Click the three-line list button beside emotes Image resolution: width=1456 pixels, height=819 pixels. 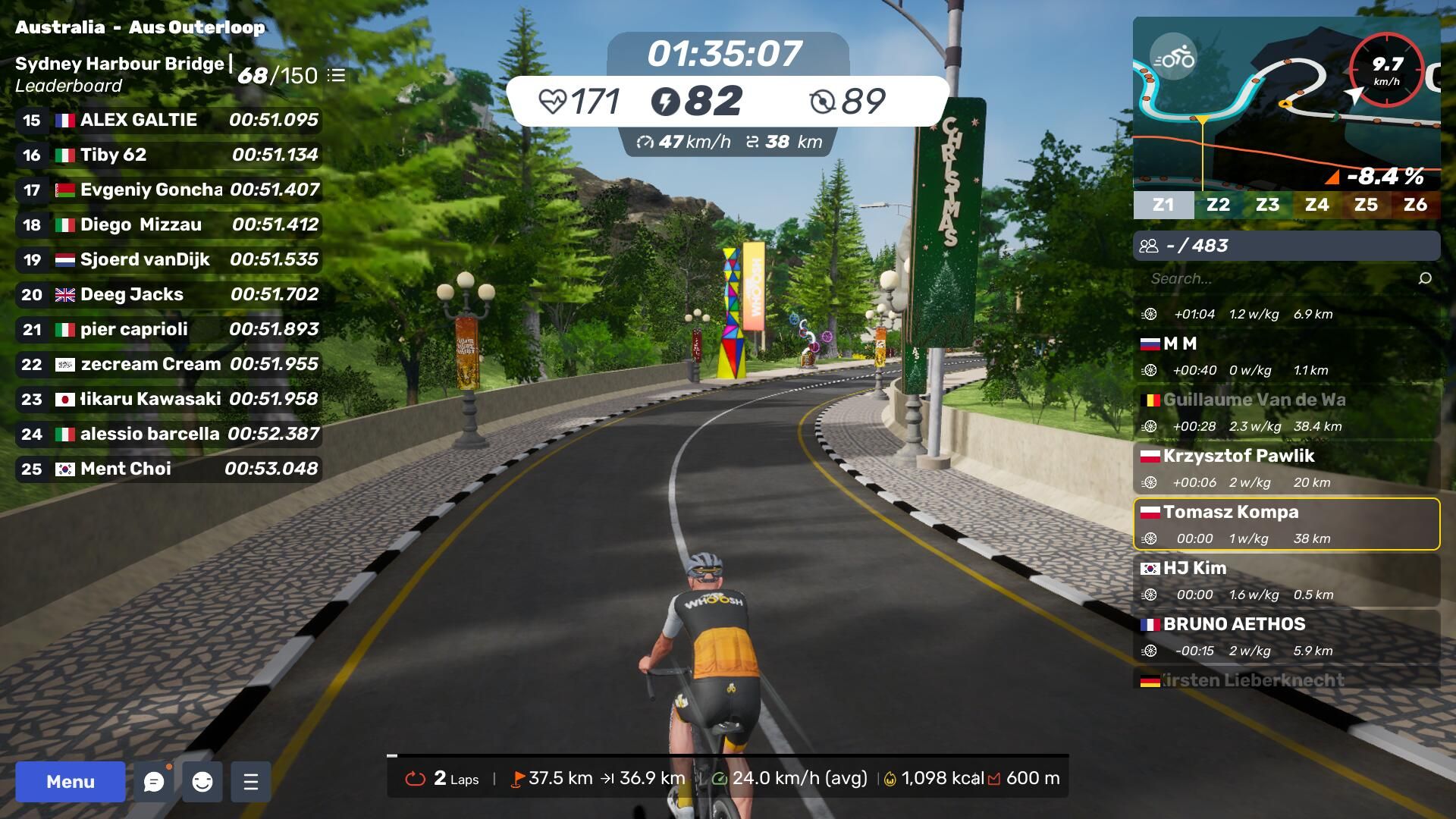(251, 782)
